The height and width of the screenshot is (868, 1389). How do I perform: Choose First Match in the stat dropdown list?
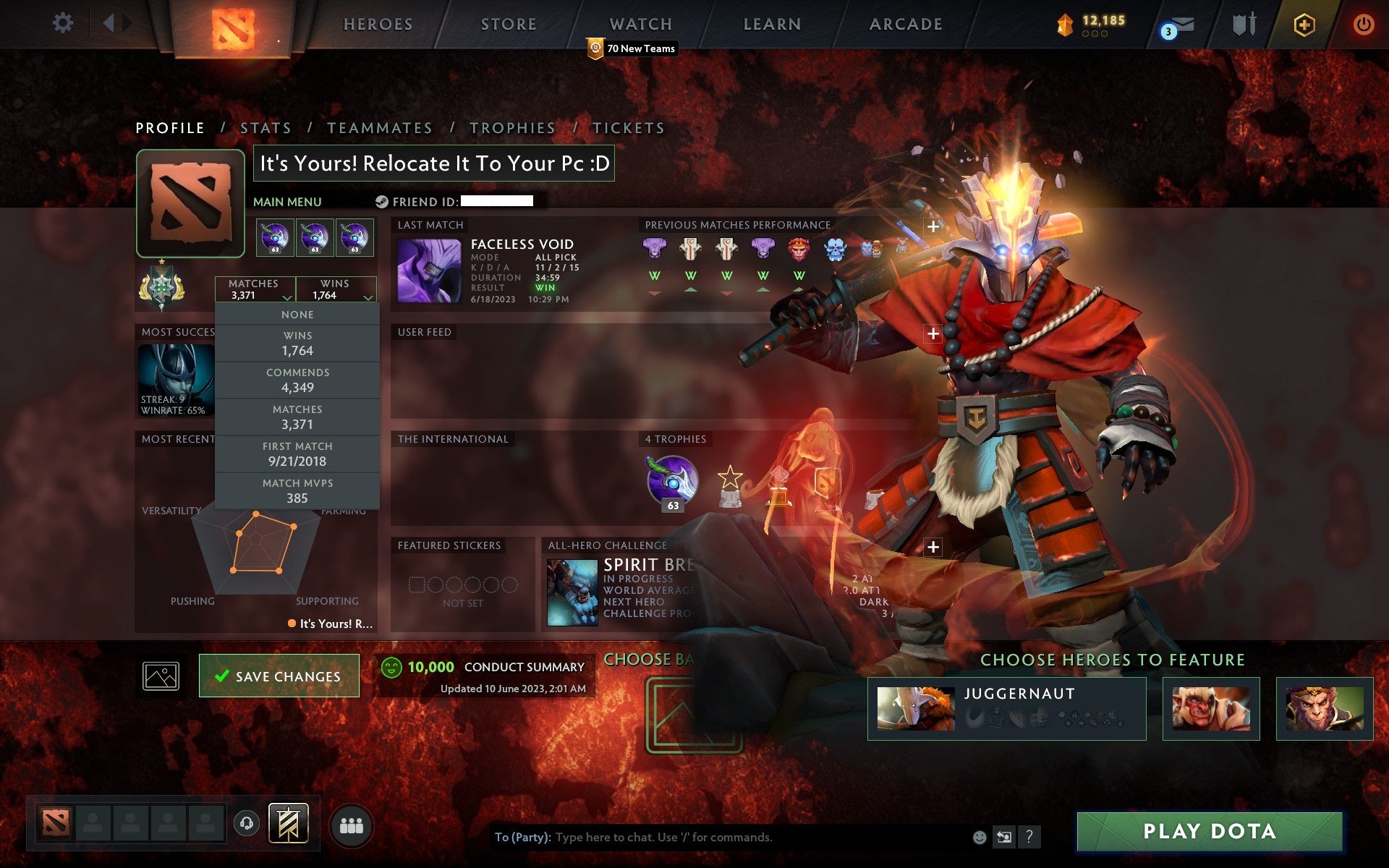click(299, 454)
